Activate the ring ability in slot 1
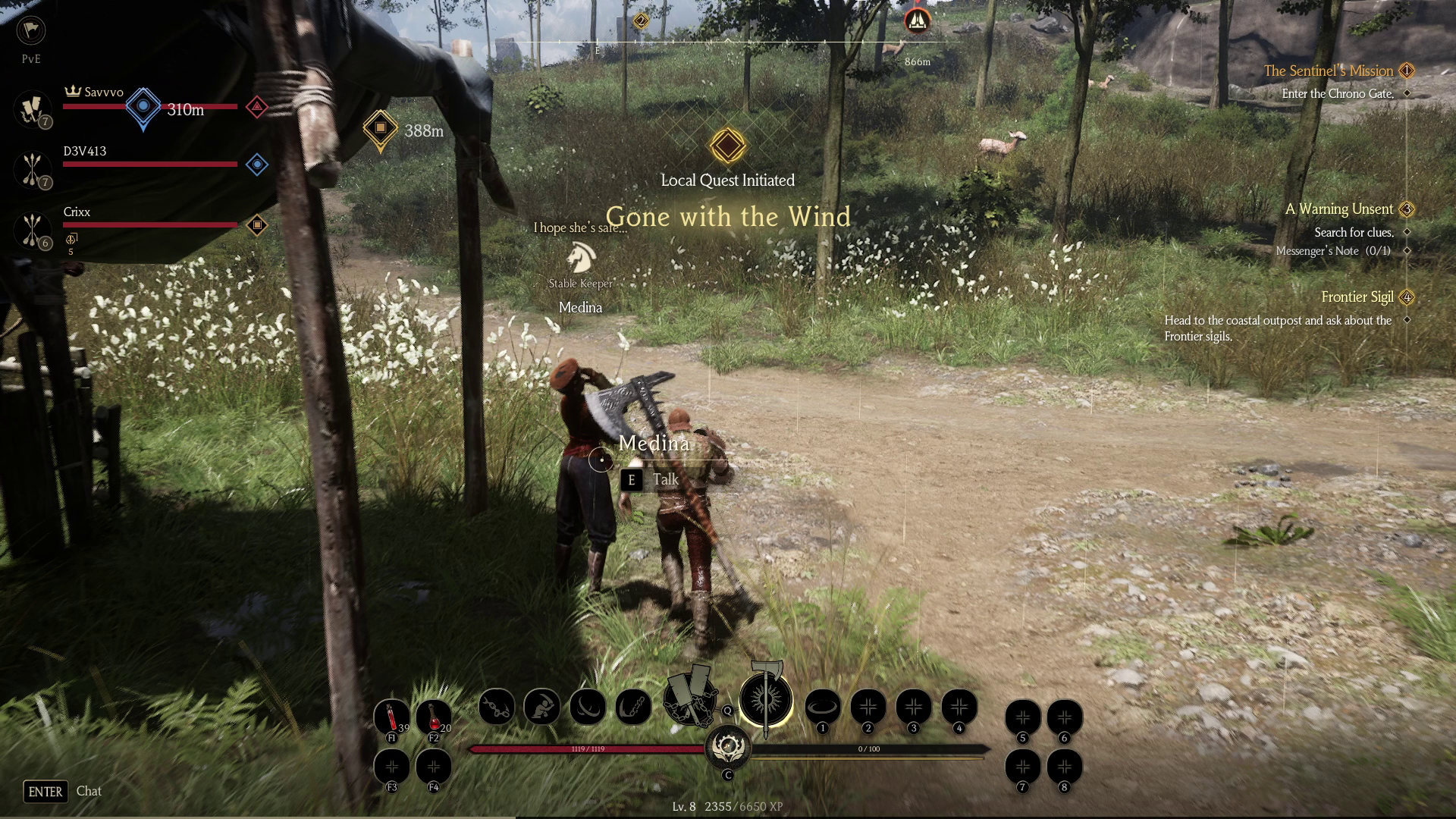 point(822,707)
